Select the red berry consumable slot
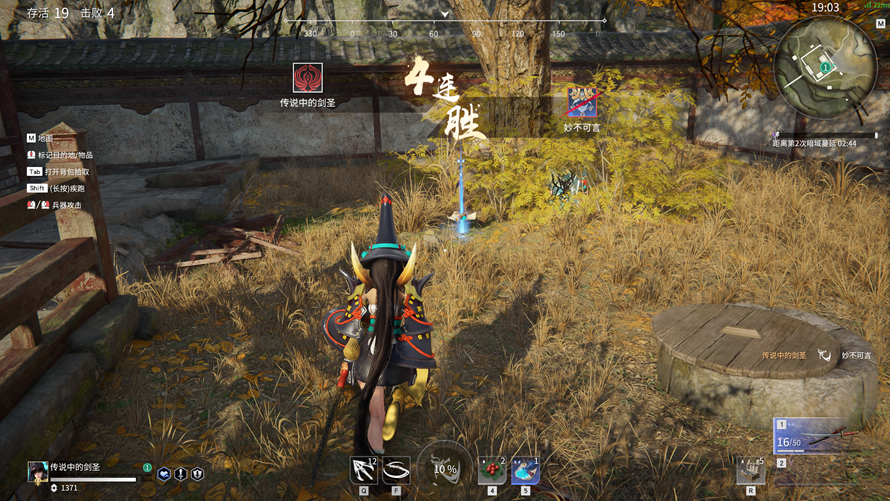Image resolution: width=890 pixels, height=501 pixels. click(x=492, y=469)
